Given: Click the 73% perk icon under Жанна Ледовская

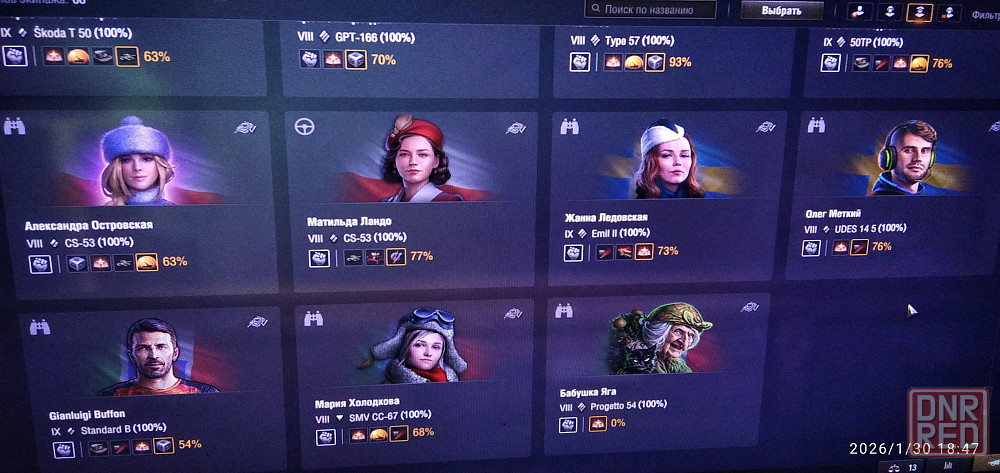Looking at the screenshot, I should (x=643, y=252).
